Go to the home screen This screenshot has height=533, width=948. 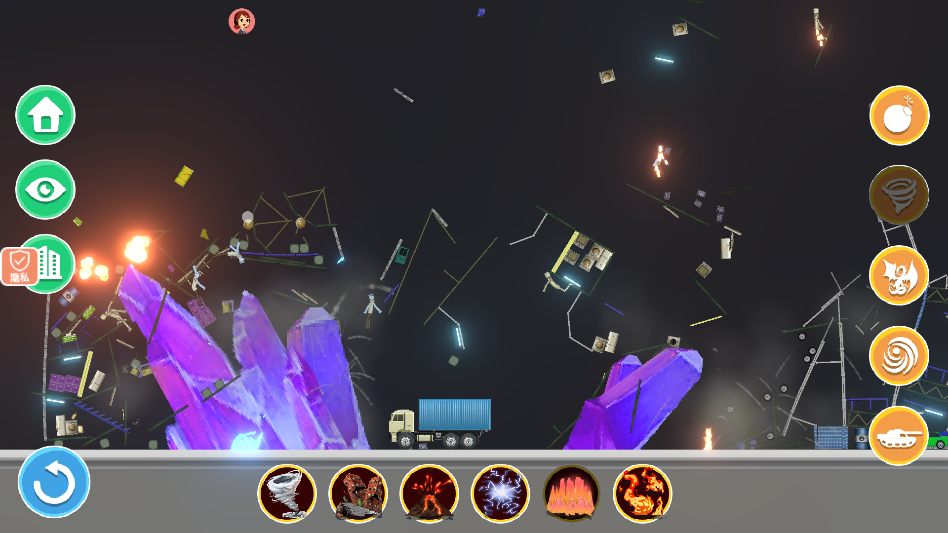[45, 116]
